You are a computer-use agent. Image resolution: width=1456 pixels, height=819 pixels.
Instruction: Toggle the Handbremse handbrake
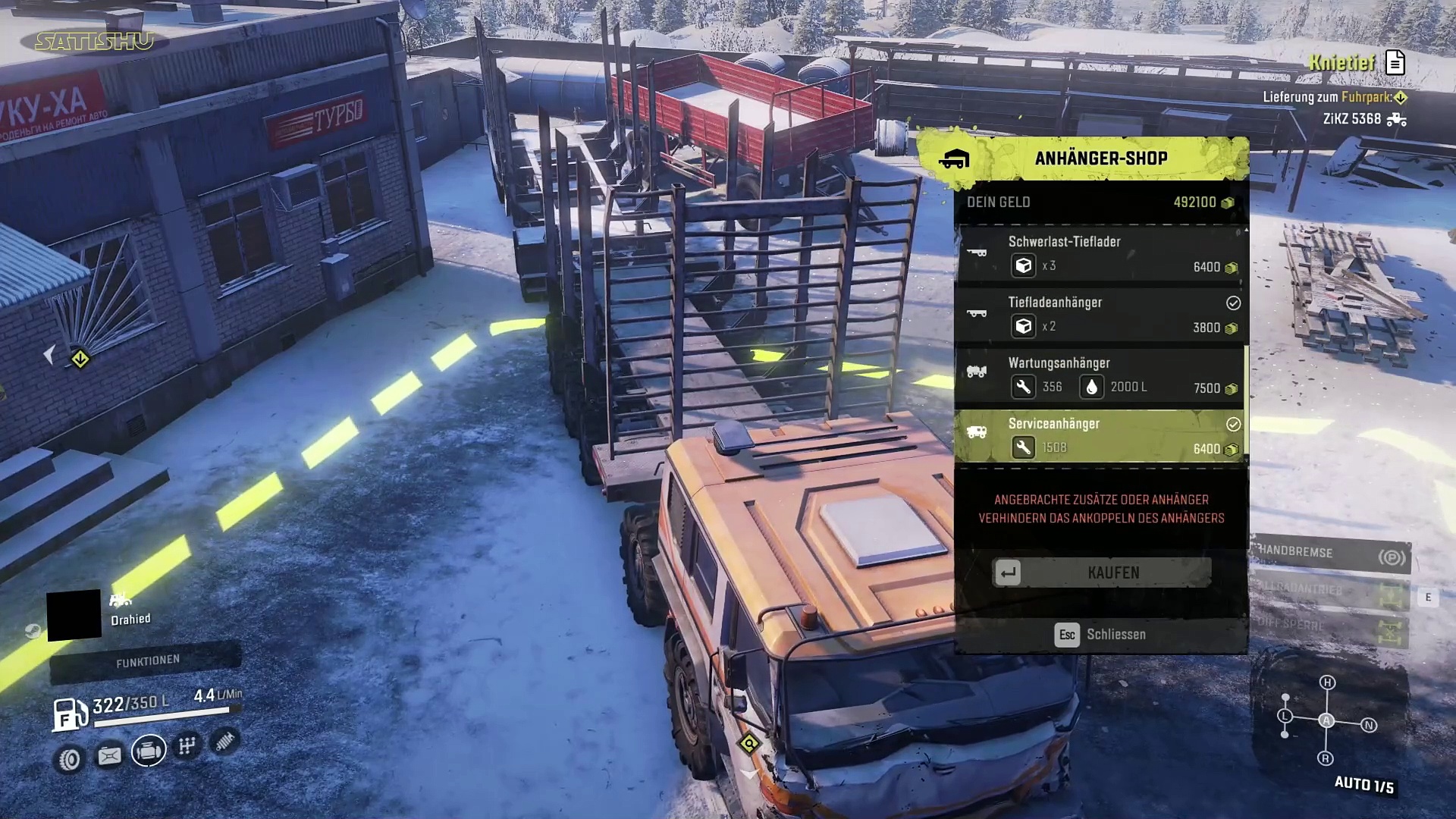1331,554
